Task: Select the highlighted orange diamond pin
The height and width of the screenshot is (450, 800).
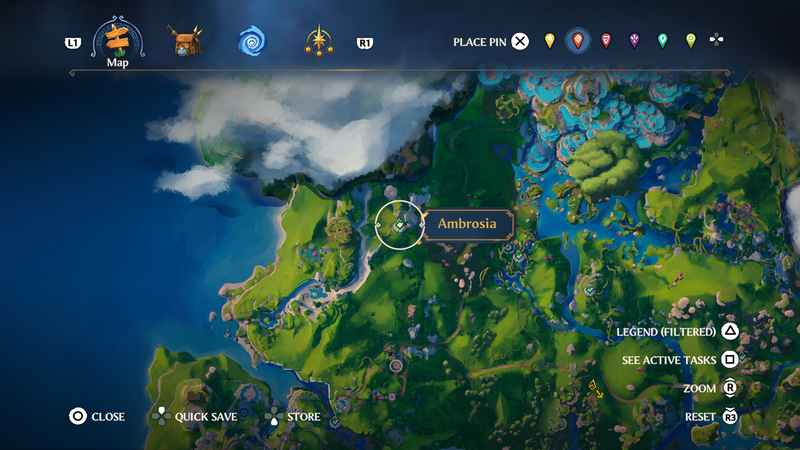Action: click(x=577, y=41)
